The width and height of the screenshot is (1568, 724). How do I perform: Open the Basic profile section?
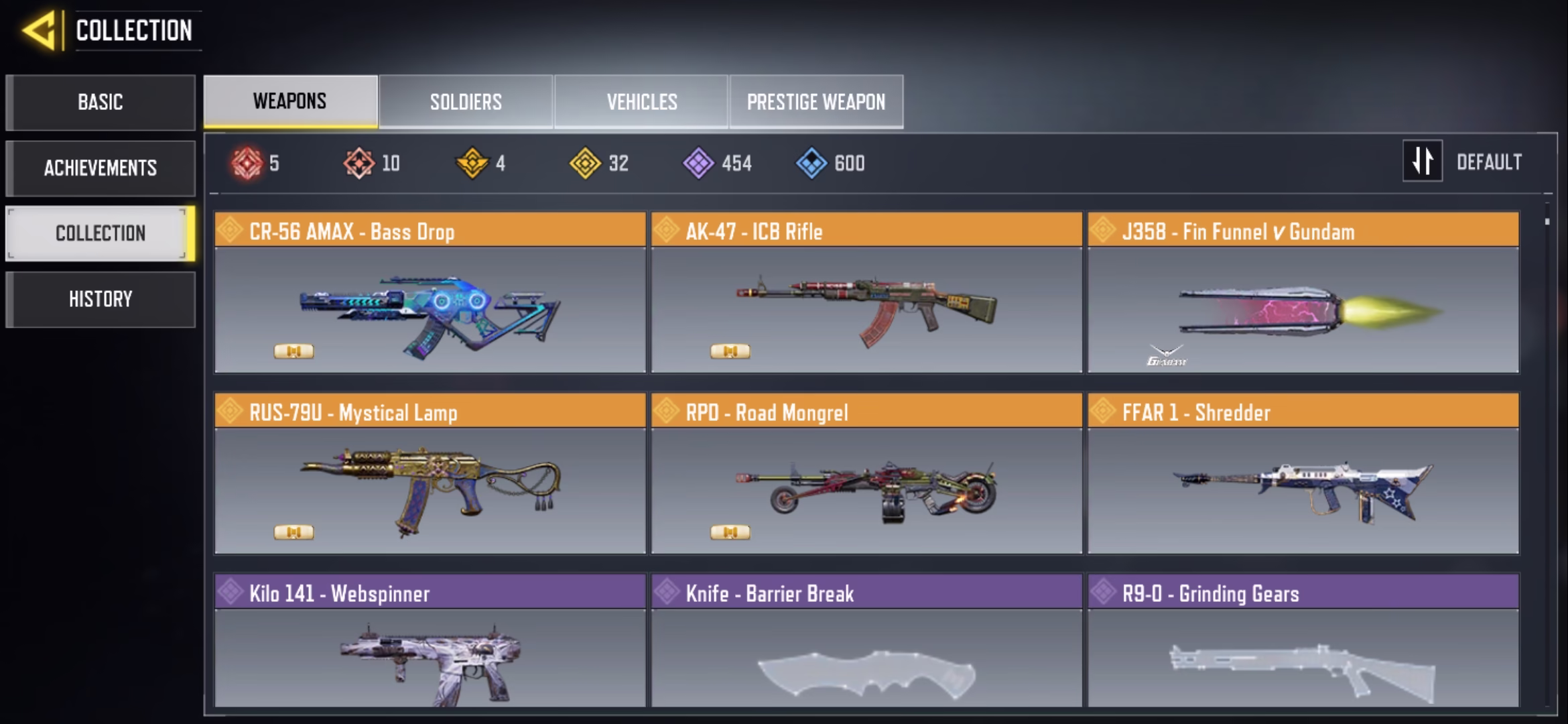(x=101, y=103)
